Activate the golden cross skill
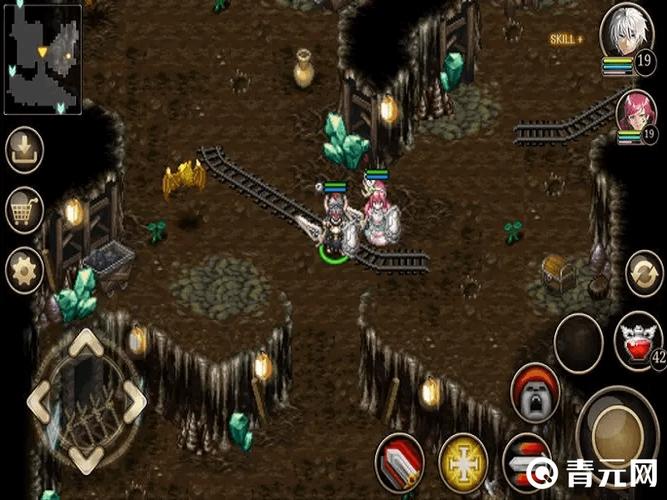 pos(463,461)
